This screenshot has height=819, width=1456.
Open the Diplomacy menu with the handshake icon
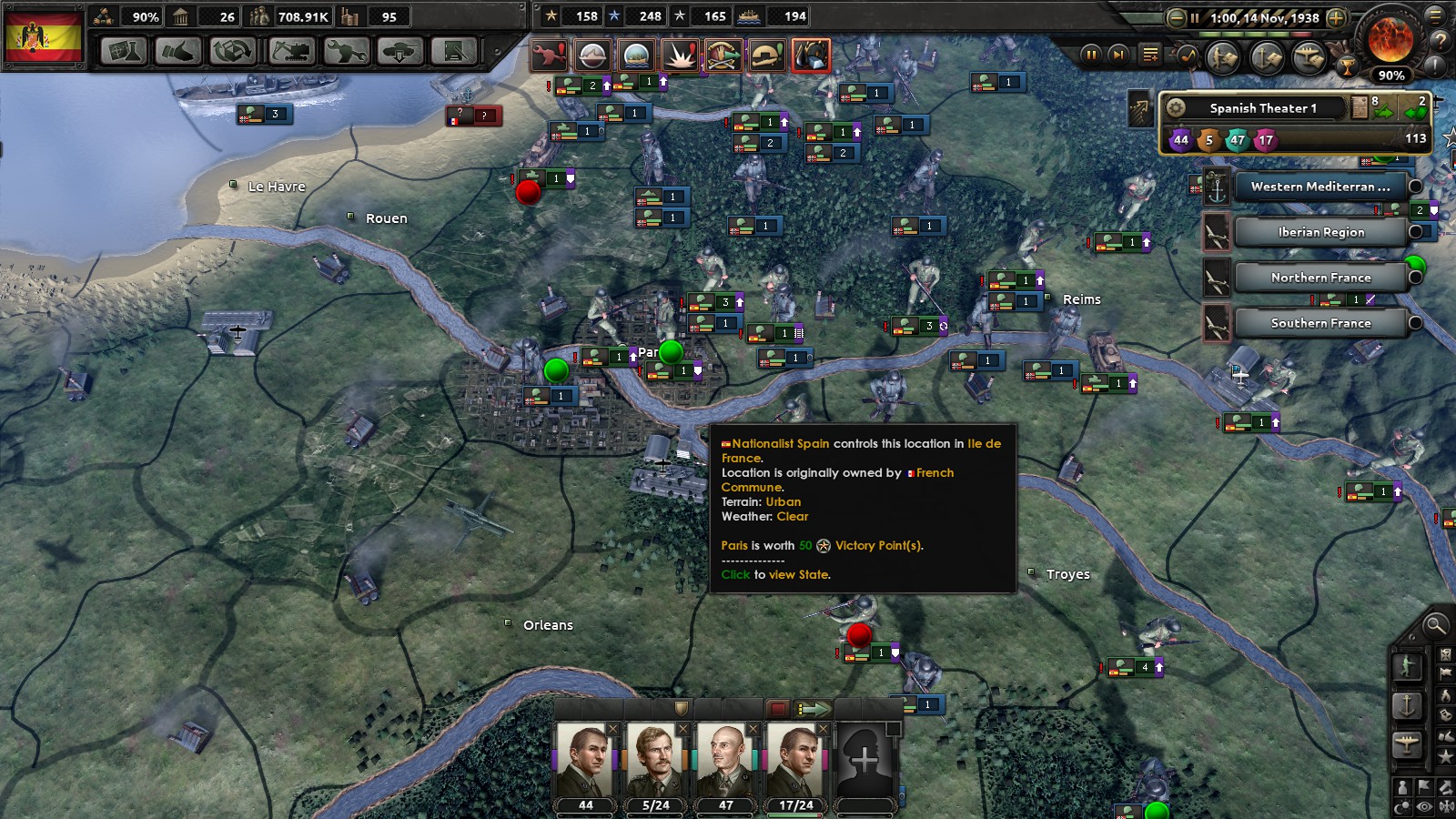click(x=177, y=51)
